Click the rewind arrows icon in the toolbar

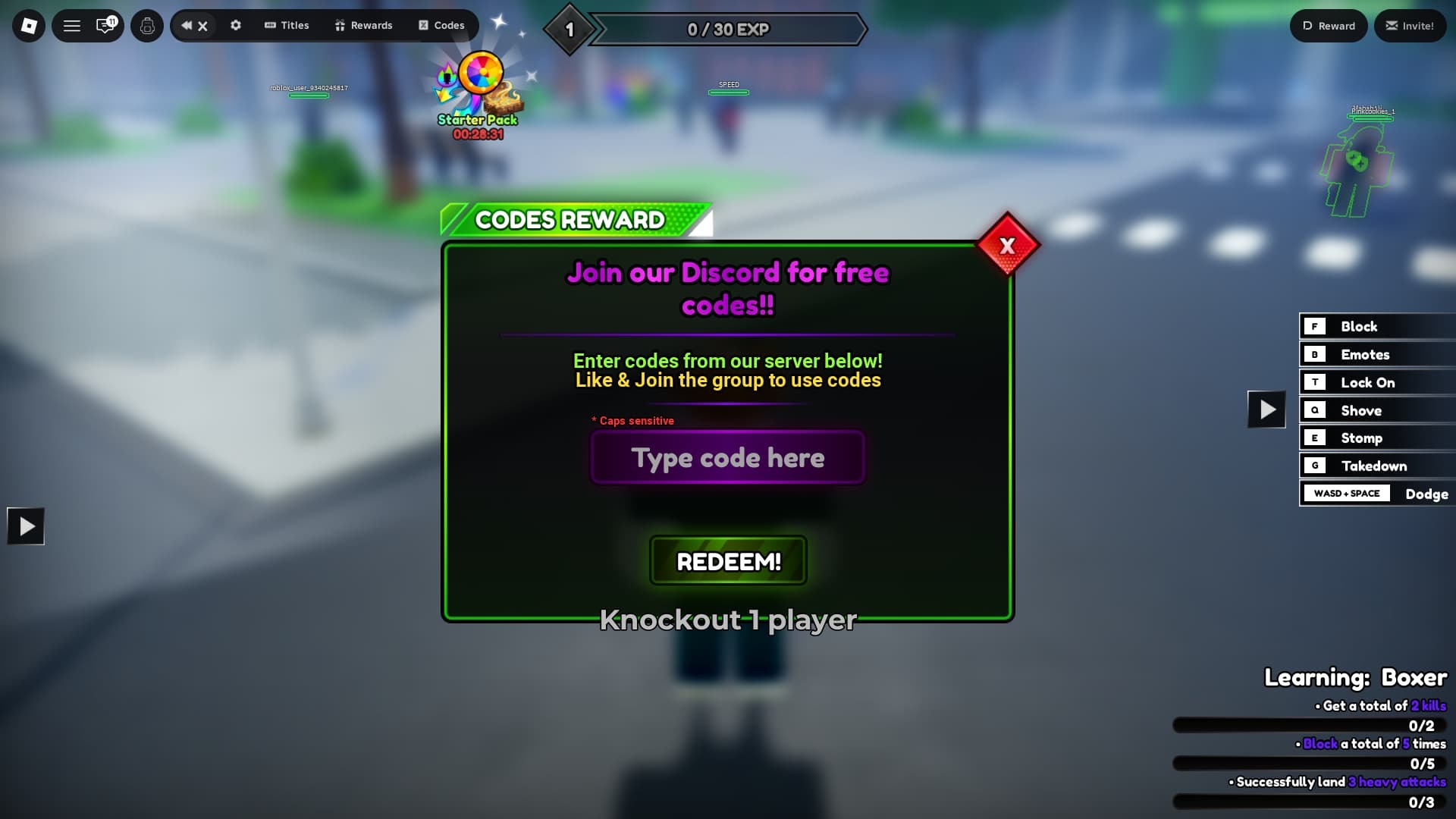click(x=186, y=25)
